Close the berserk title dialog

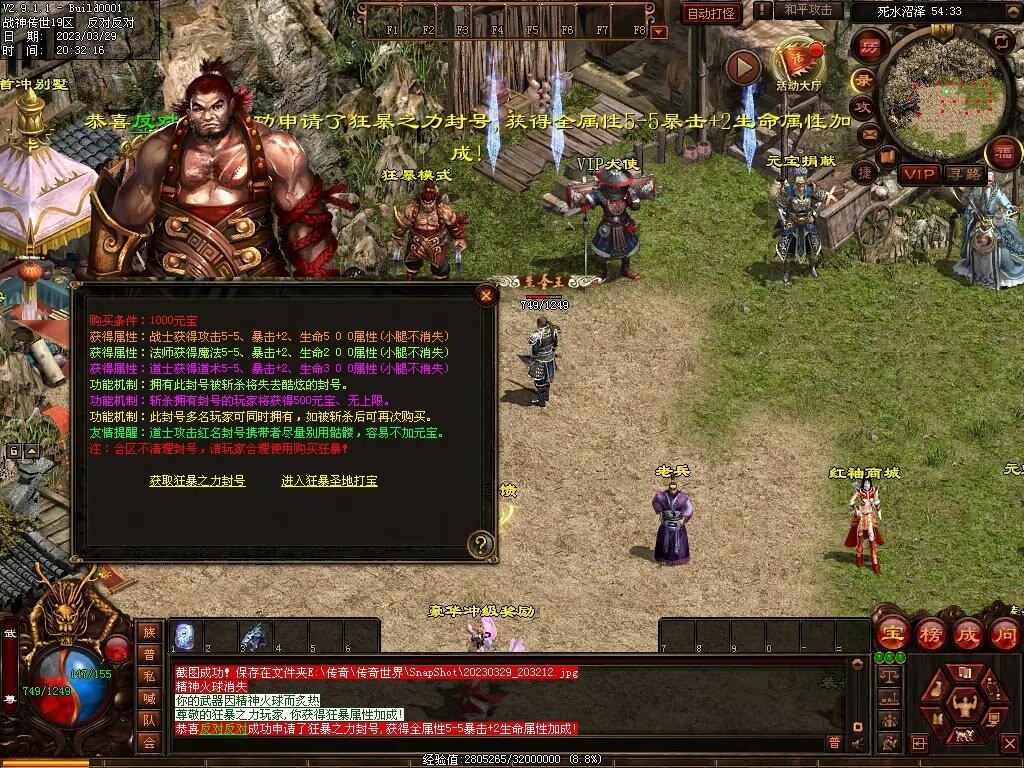(x=486, y=295)
